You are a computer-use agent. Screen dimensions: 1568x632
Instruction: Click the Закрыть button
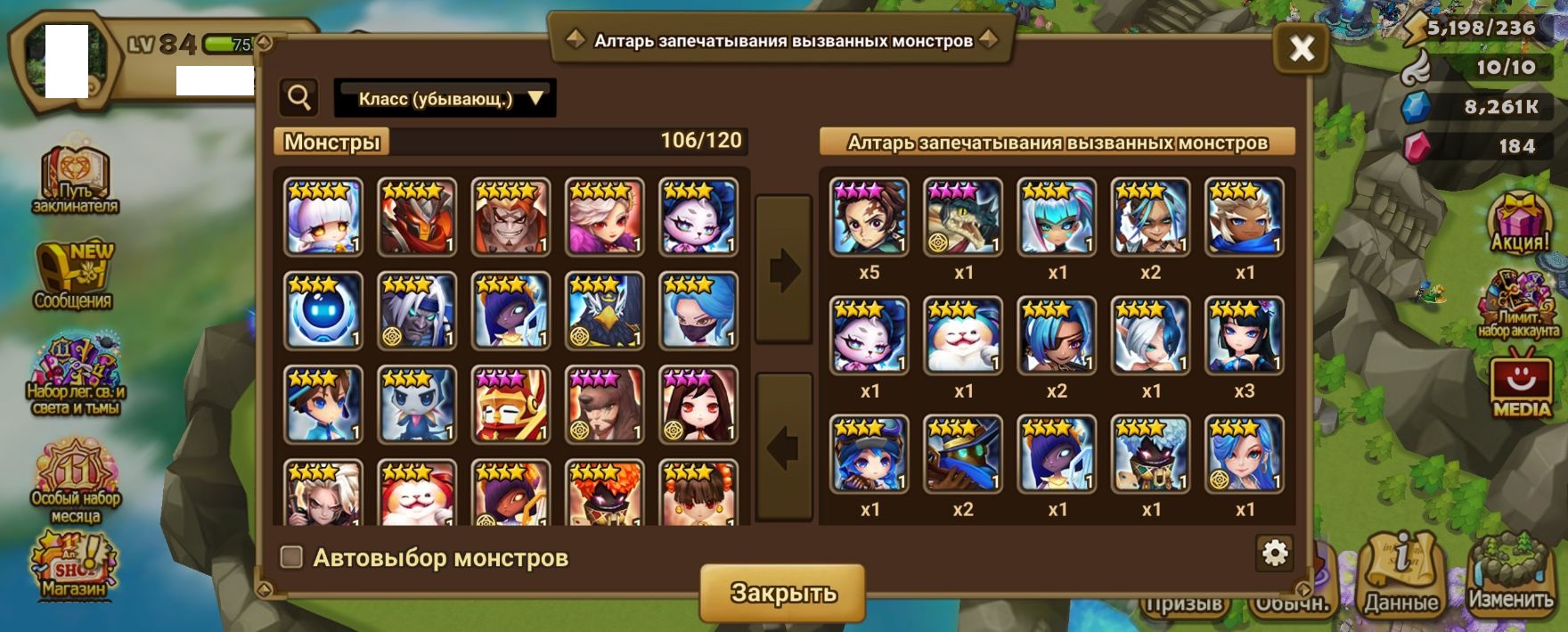point(782,593)
